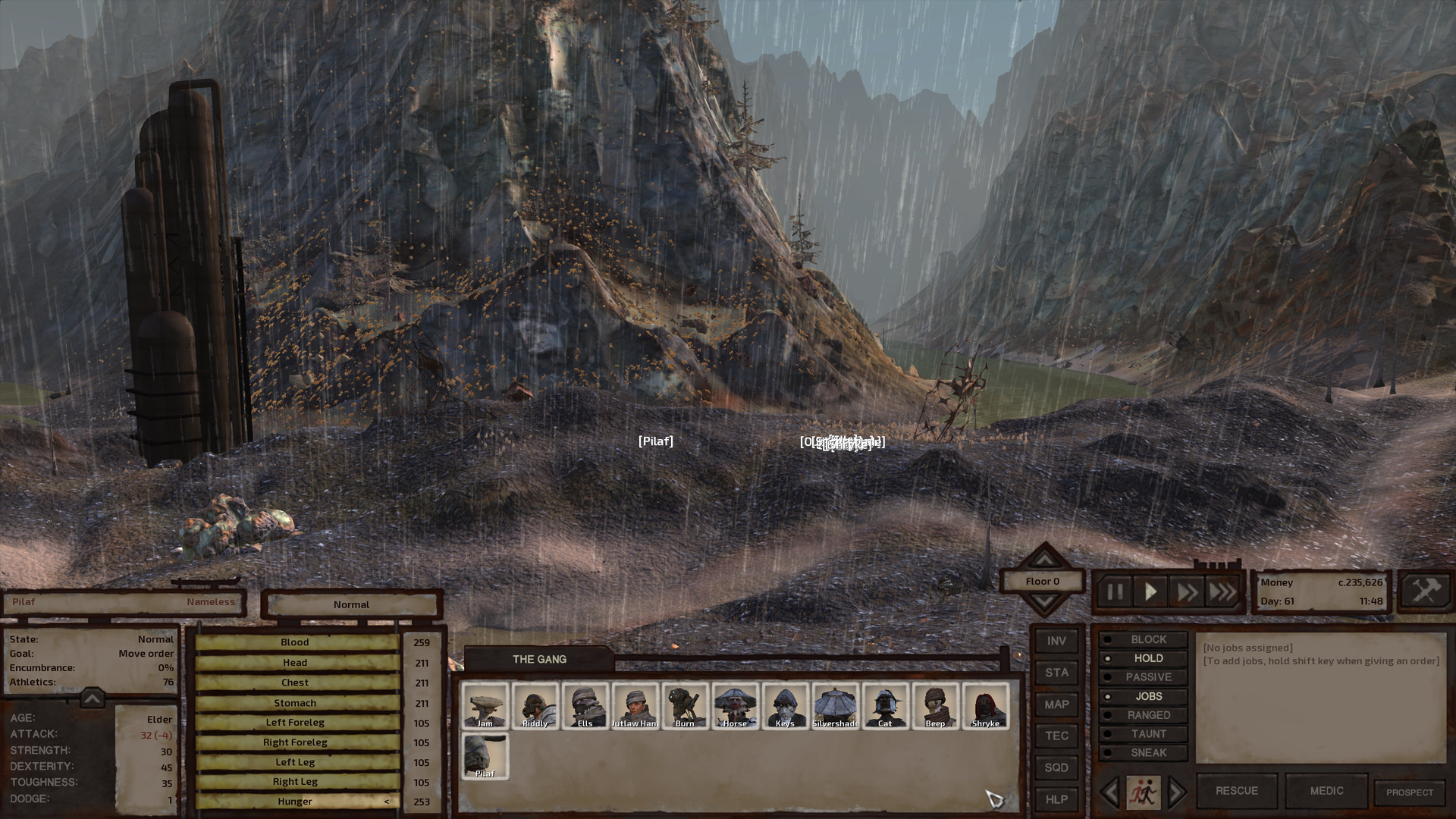
Task: Open the INV inventory panel
Action: click(x=1056, y=640)
